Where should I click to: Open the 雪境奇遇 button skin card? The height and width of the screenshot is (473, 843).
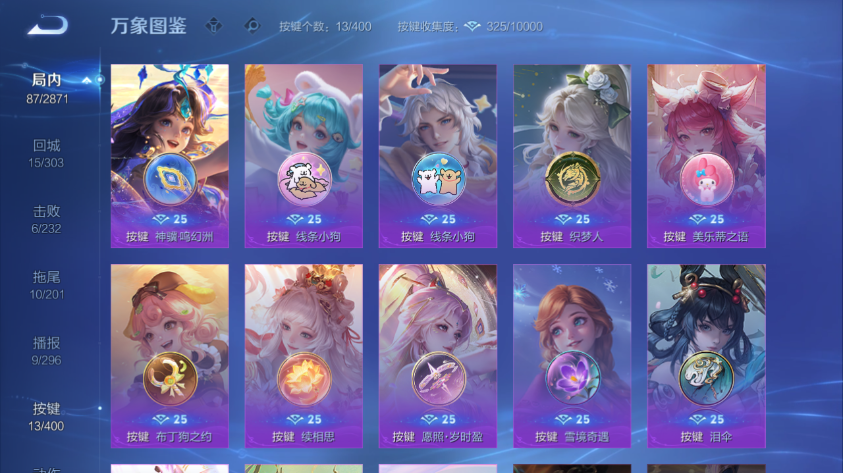tap(572, 356)
